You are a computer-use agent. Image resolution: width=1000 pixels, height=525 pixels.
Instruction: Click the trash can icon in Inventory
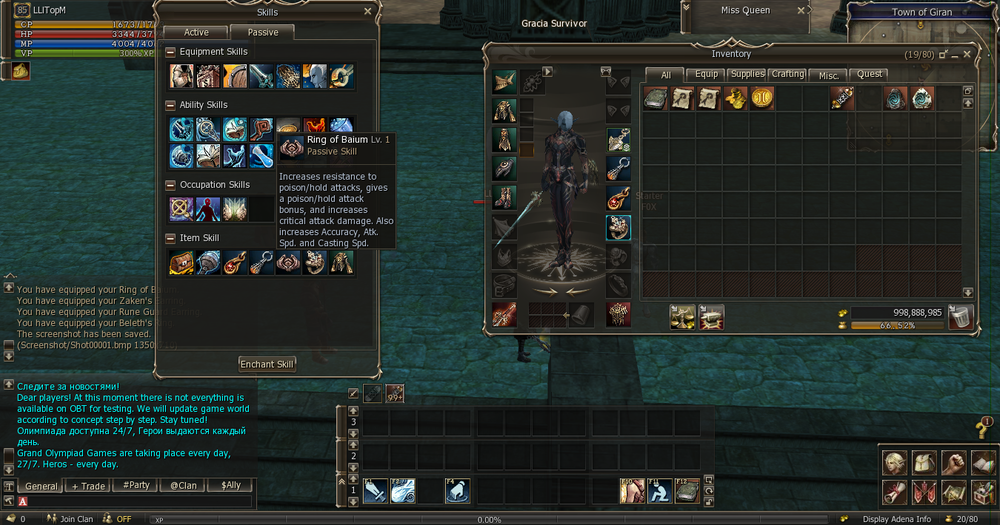(960, 317)
